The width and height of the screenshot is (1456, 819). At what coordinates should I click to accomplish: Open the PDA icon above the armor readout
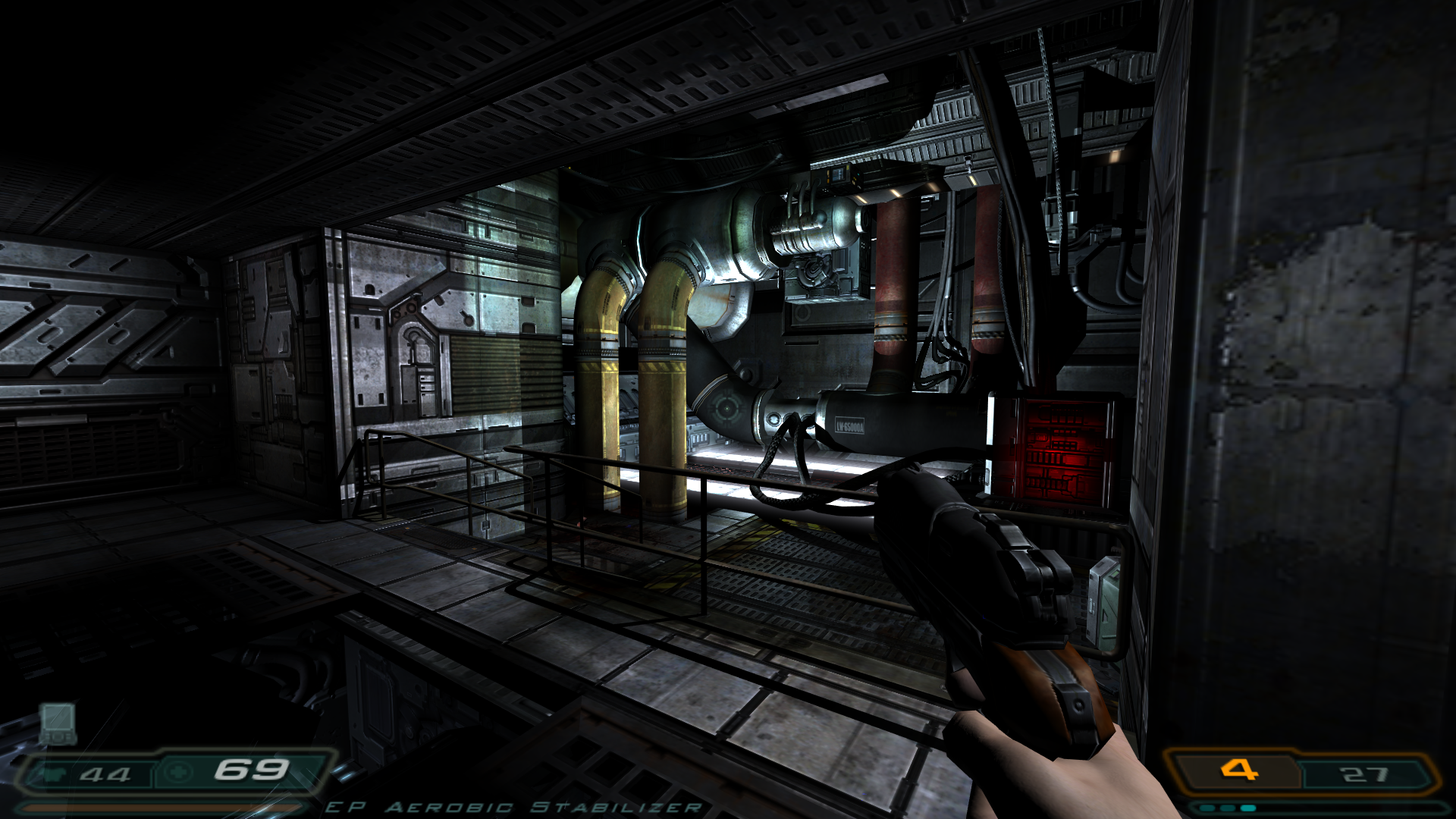click(58, 723)
